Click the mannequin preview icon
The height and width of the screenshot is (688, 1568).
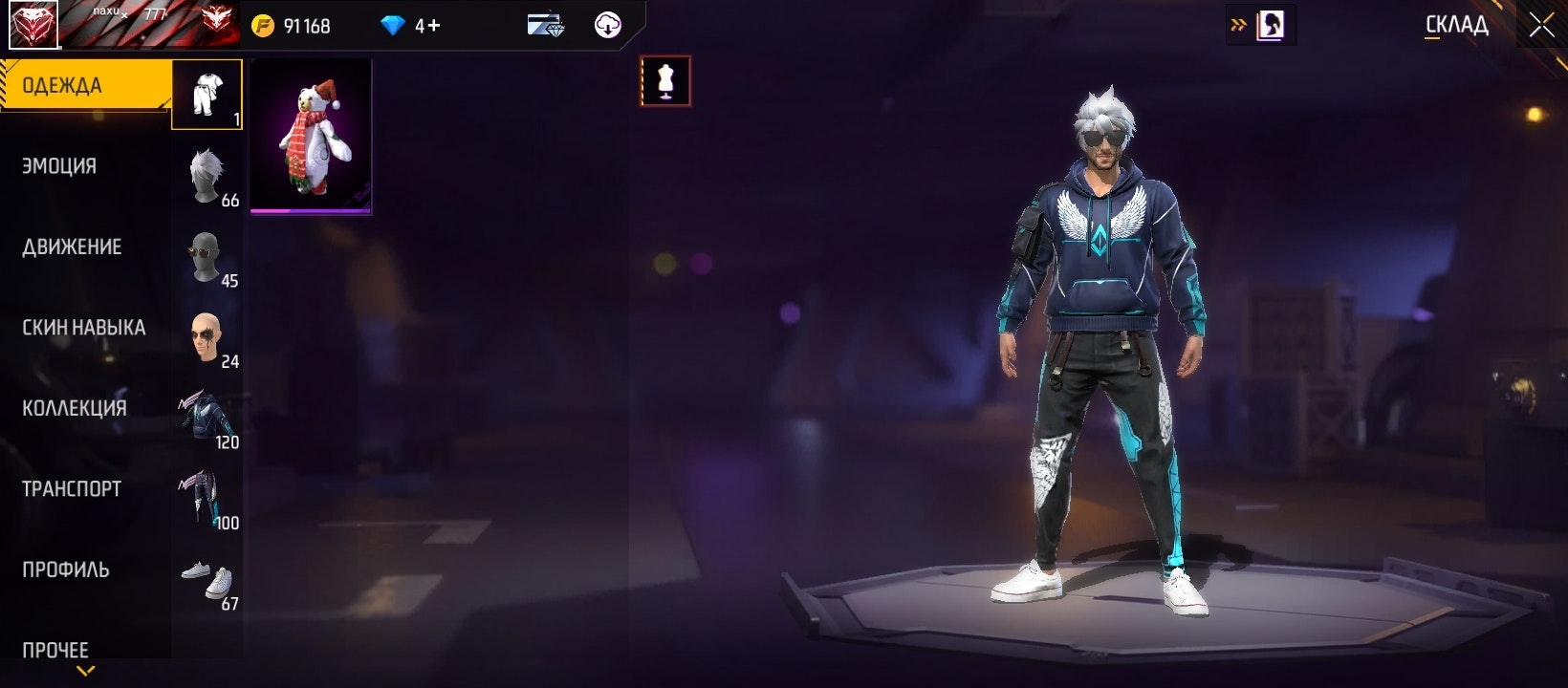click(x=665, y=81)
